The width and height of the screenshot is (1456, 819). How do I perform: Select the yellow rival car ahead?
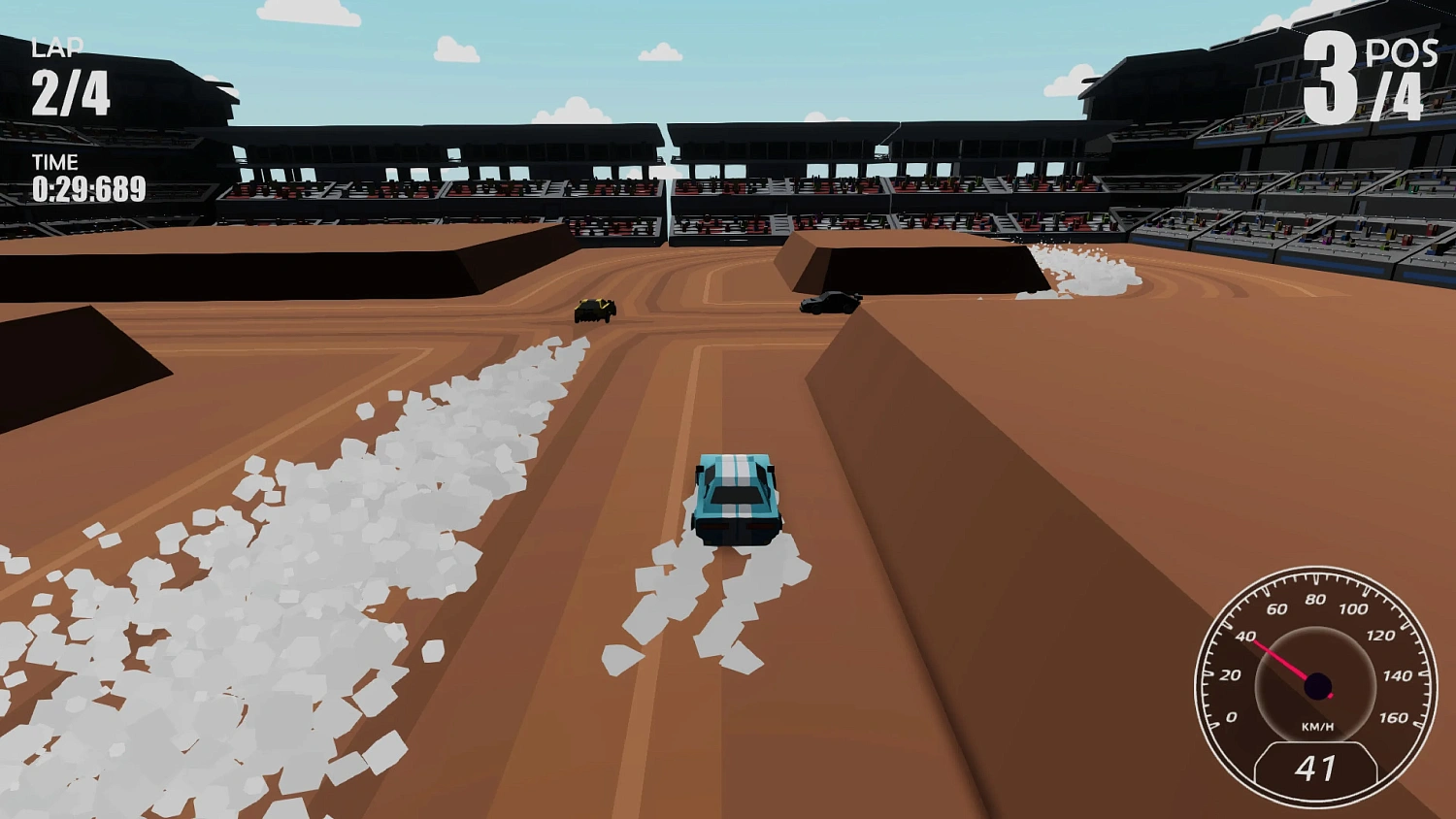click(593, 311)
